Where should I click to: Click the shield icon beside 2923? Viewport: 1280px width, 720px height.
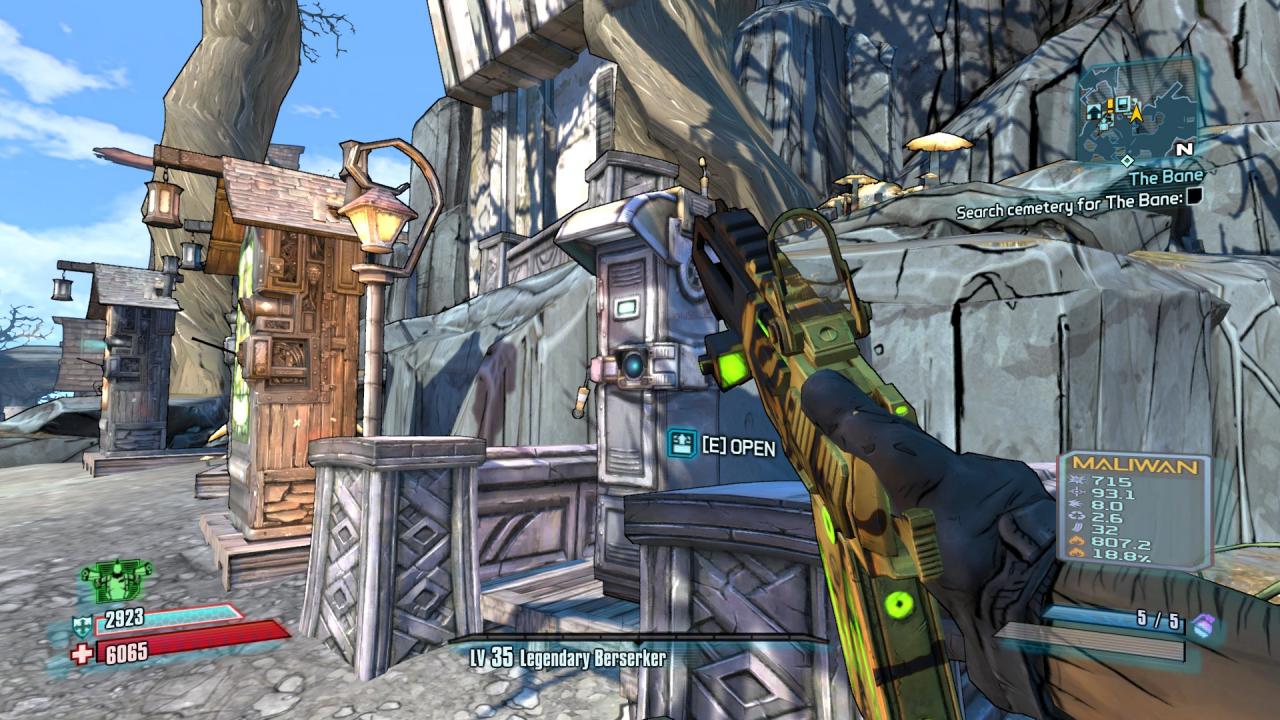pos(83,627)
